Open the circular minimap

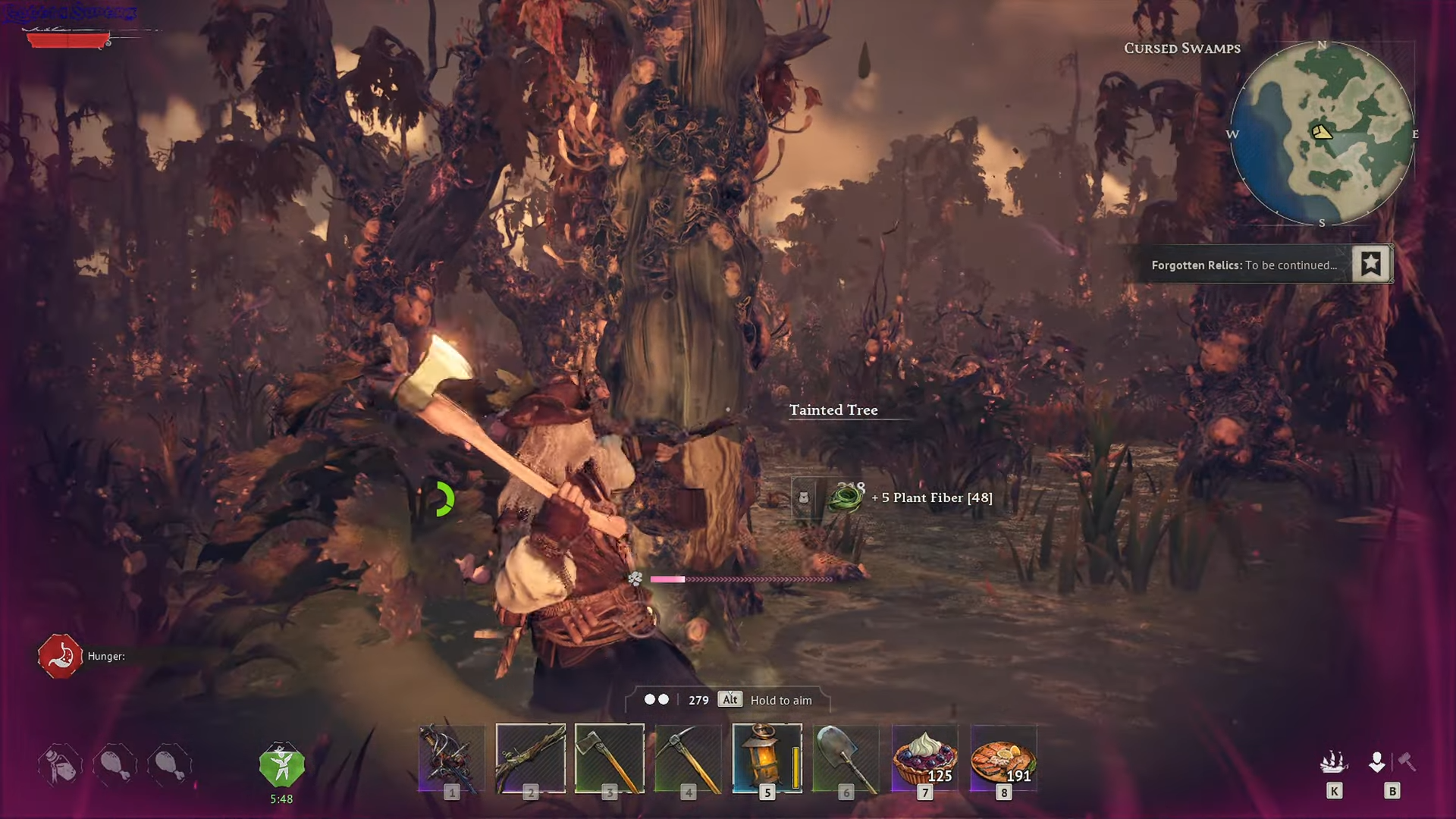pos(1322,133)
